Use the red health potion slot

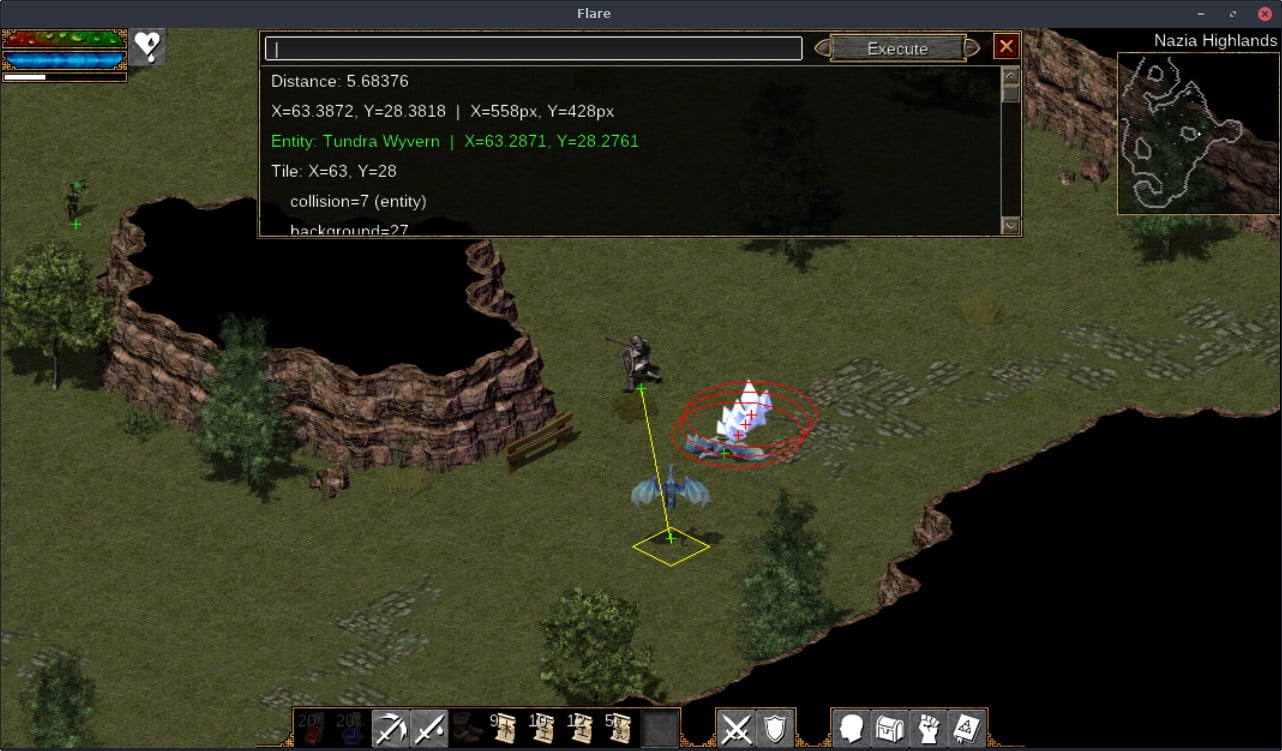click(x=311, y=728)
